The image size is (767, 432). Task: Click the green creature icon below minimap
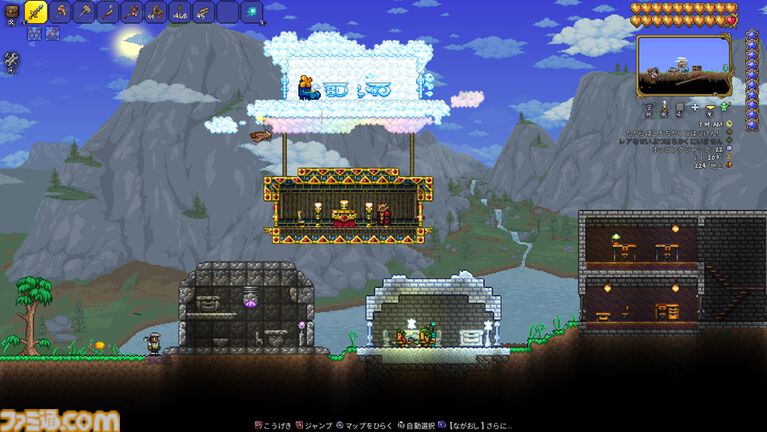pyautogui.click(x=725, y=106)
